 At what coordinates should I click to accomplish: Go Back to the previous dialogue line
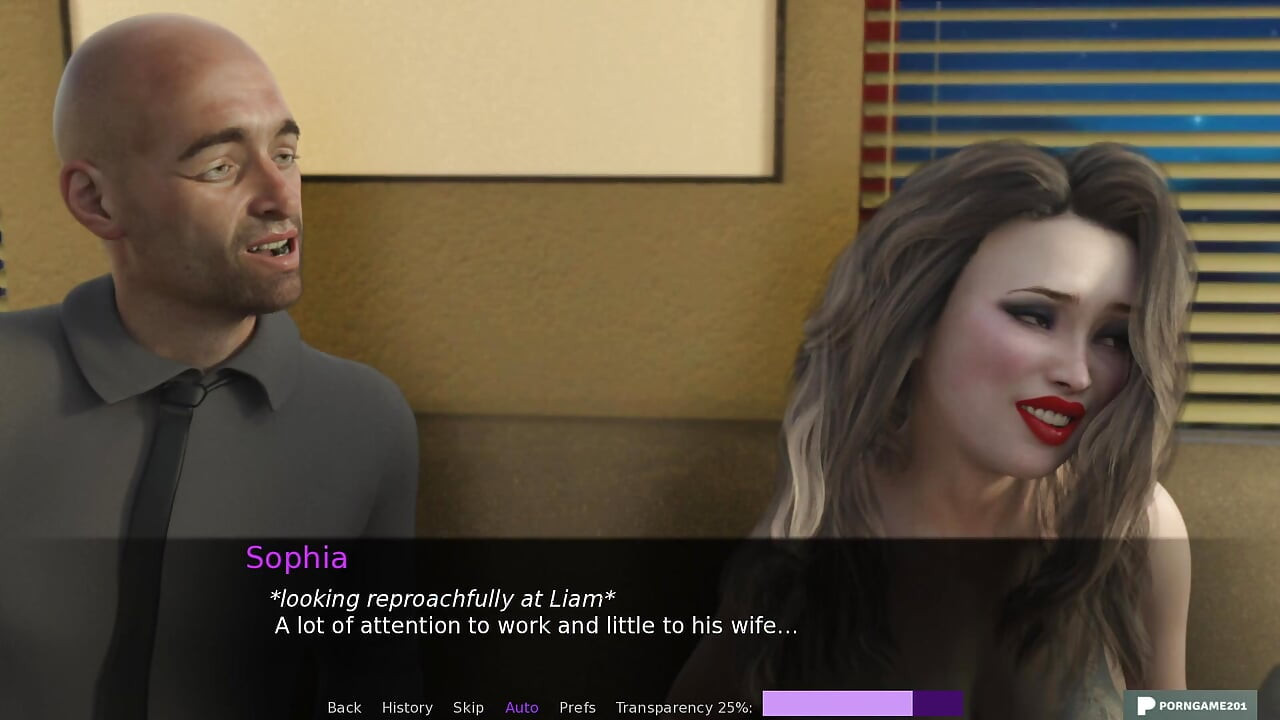coord(344,707)
